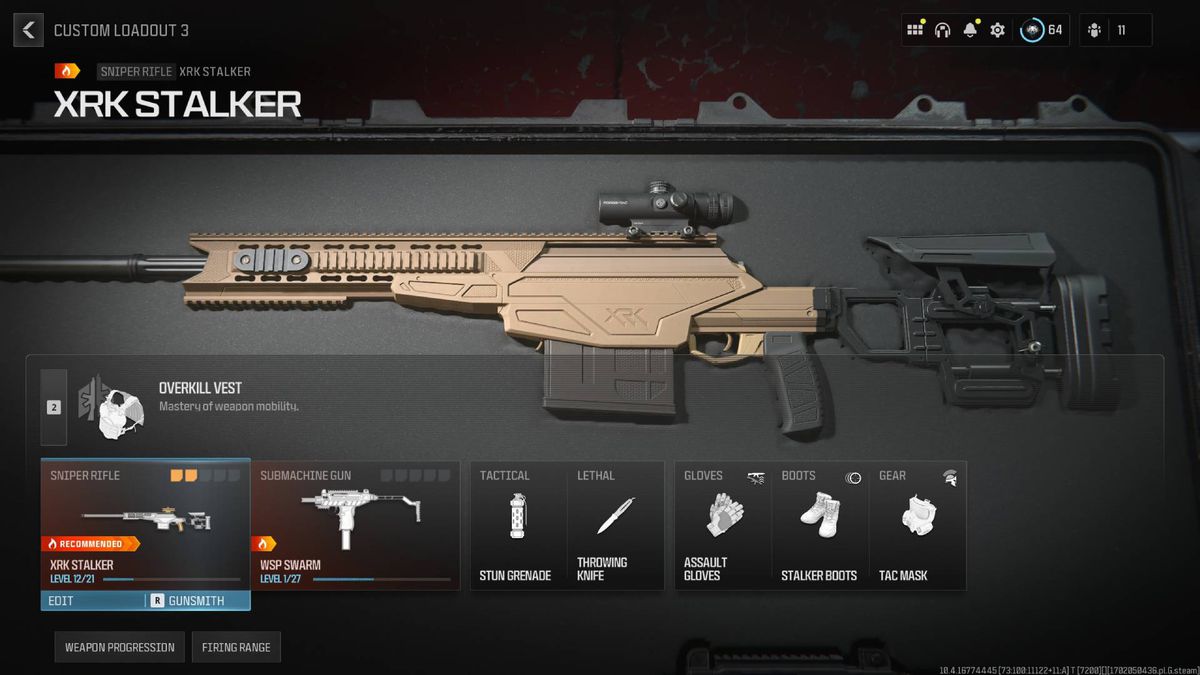Open the player rank 64 profile
The image size is (1200, 675).
pos(1042,30)
